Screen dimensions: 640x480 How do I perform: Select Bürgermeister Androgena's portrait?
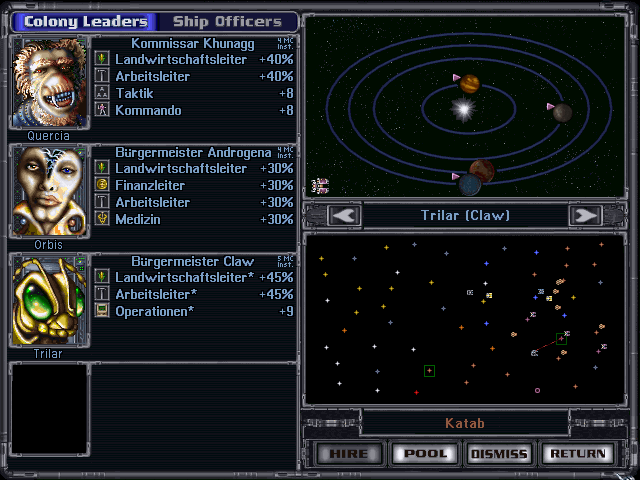tap(48, 192)
